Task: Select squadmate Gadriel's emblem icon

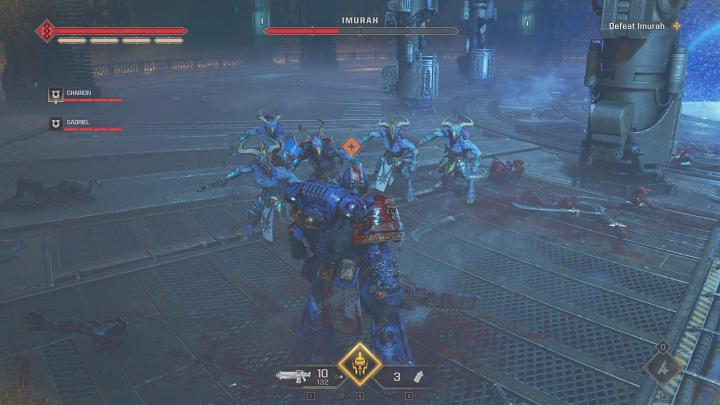Action: (56, 124)
